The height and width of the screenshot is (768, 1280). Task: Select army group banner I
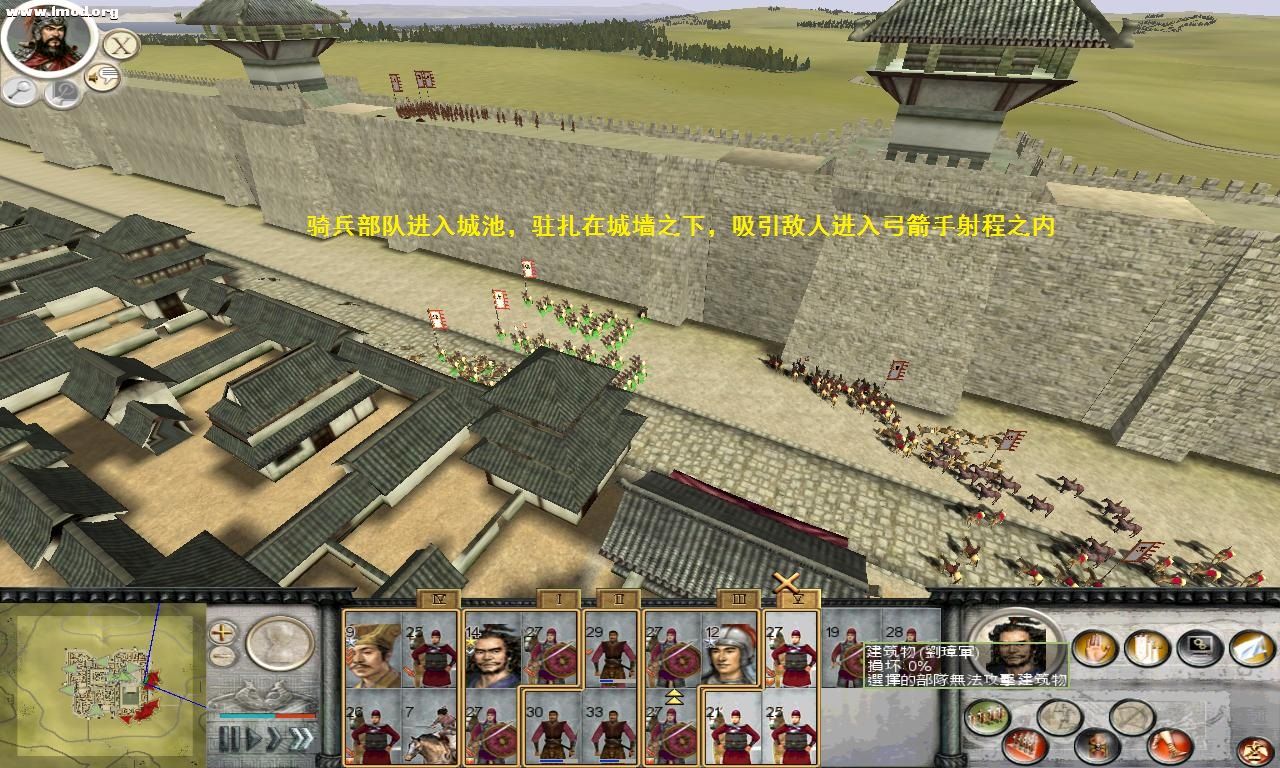pyautogui.click(x=558, y=597)
